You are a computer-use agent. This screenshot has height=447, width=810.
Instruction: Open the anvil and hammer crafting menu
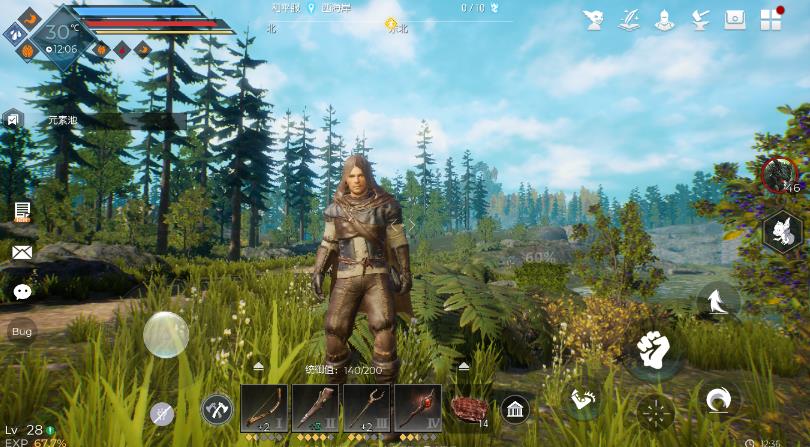point(700,19)
